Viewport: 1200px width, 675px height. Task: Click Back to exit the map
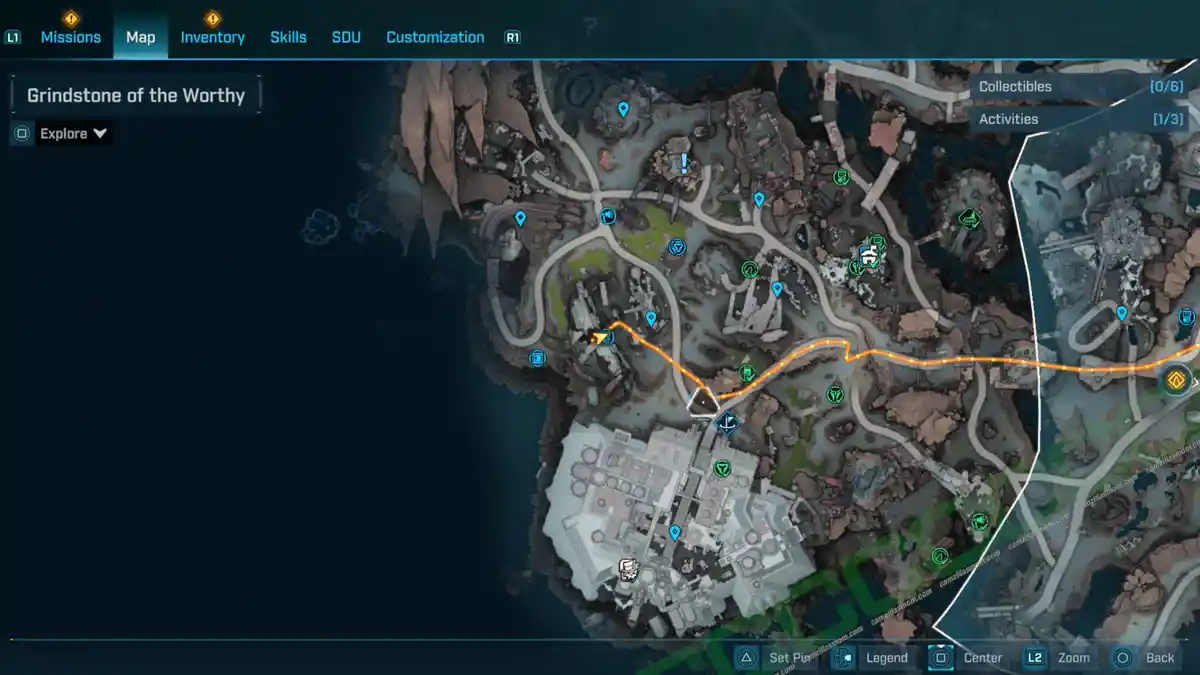[1146, 658]
